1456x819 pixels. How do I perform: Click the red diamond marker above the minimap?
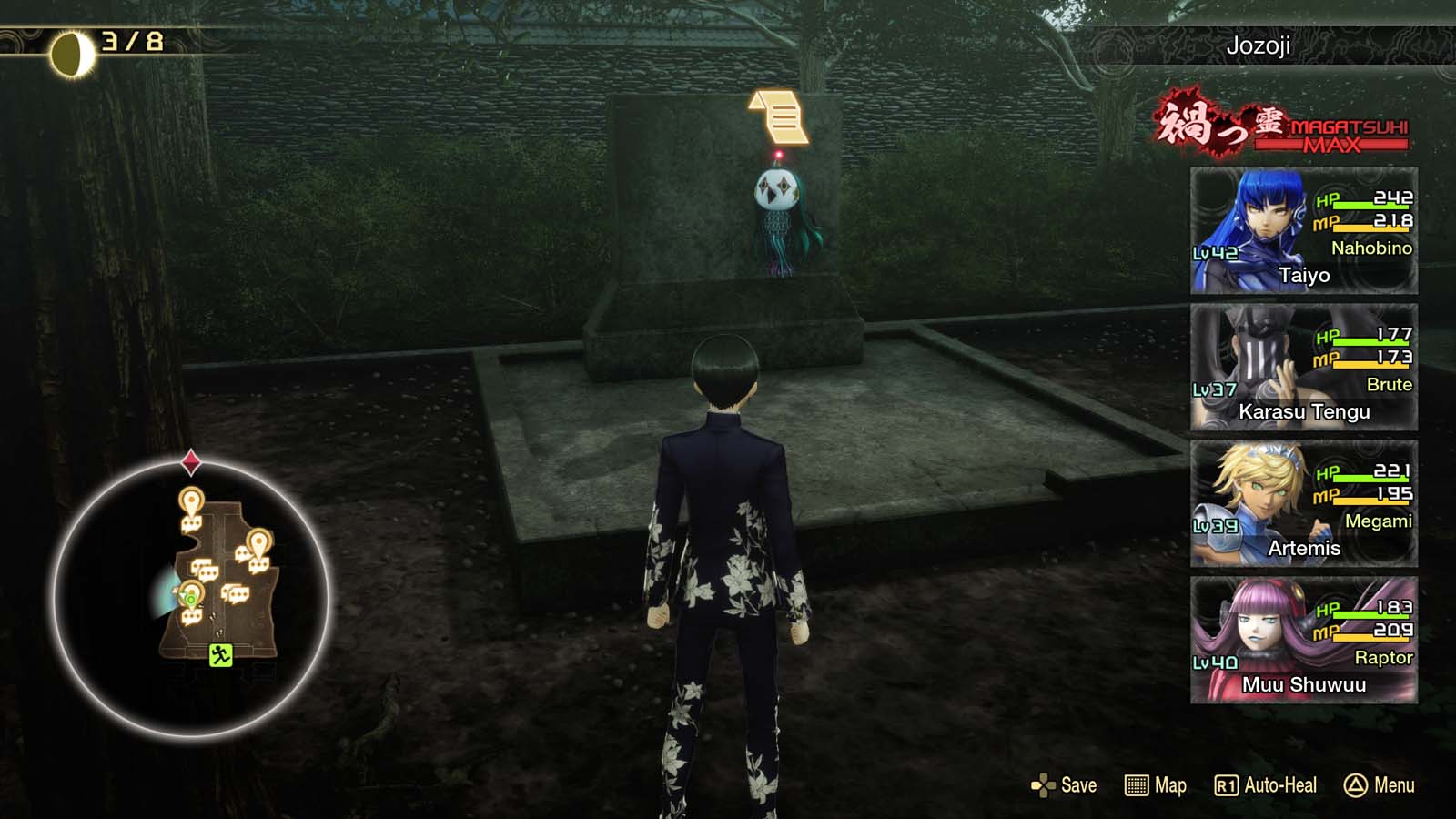(x=190, y=462)
